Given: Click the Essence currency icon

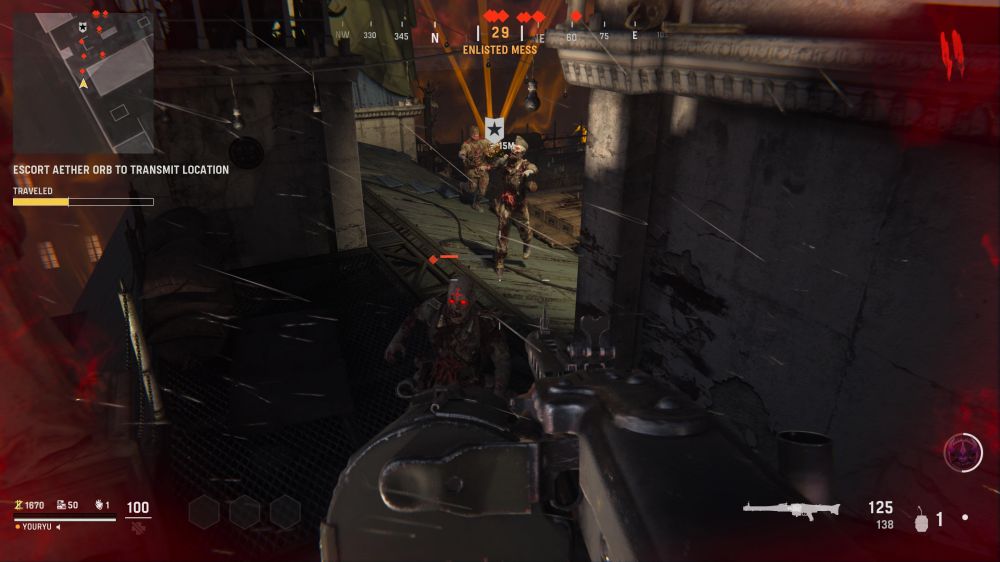Looking at the screenshot, I should pos(18,506).
